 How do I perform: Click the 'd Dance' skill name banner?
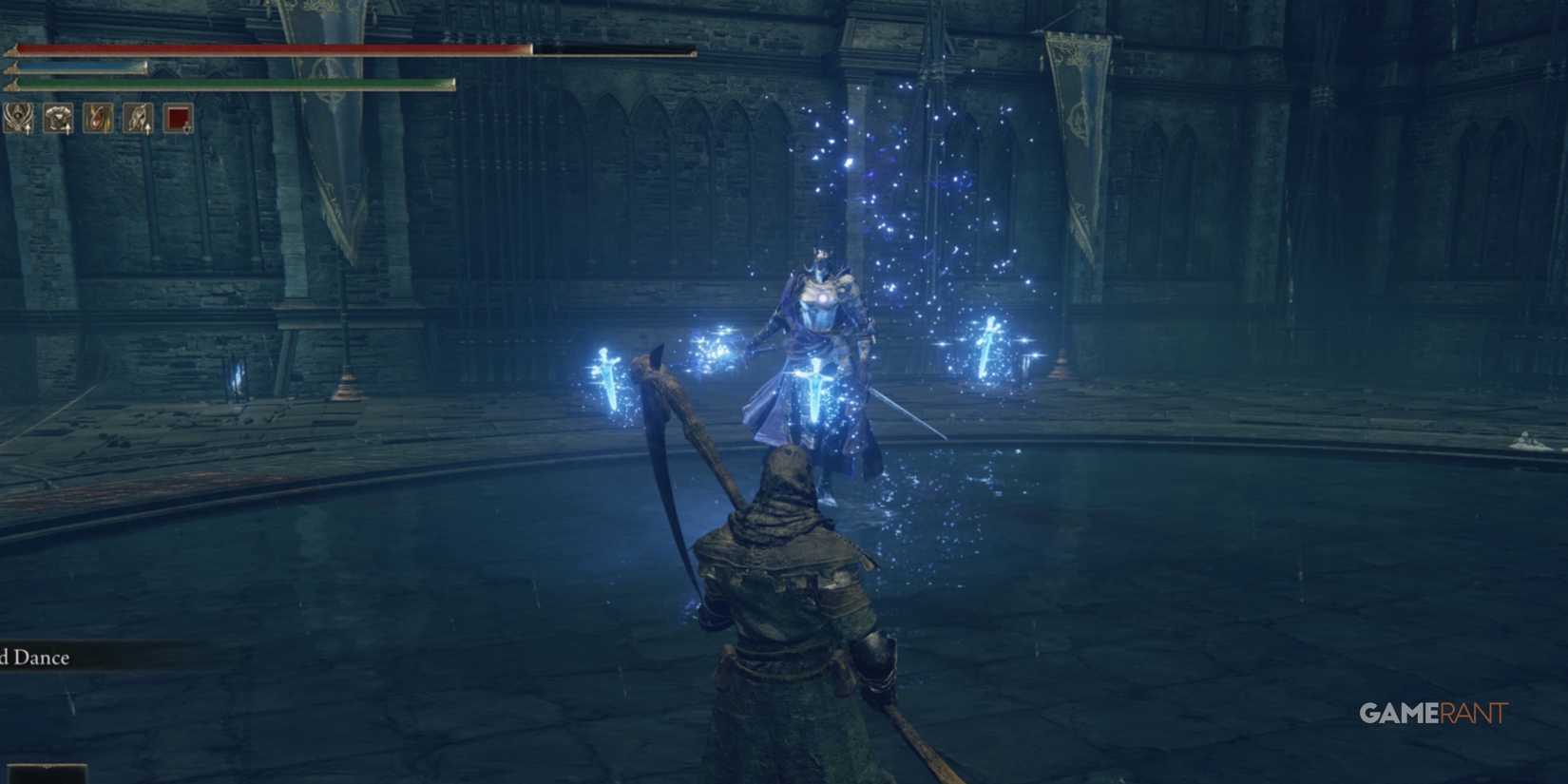tap(38, 657)
